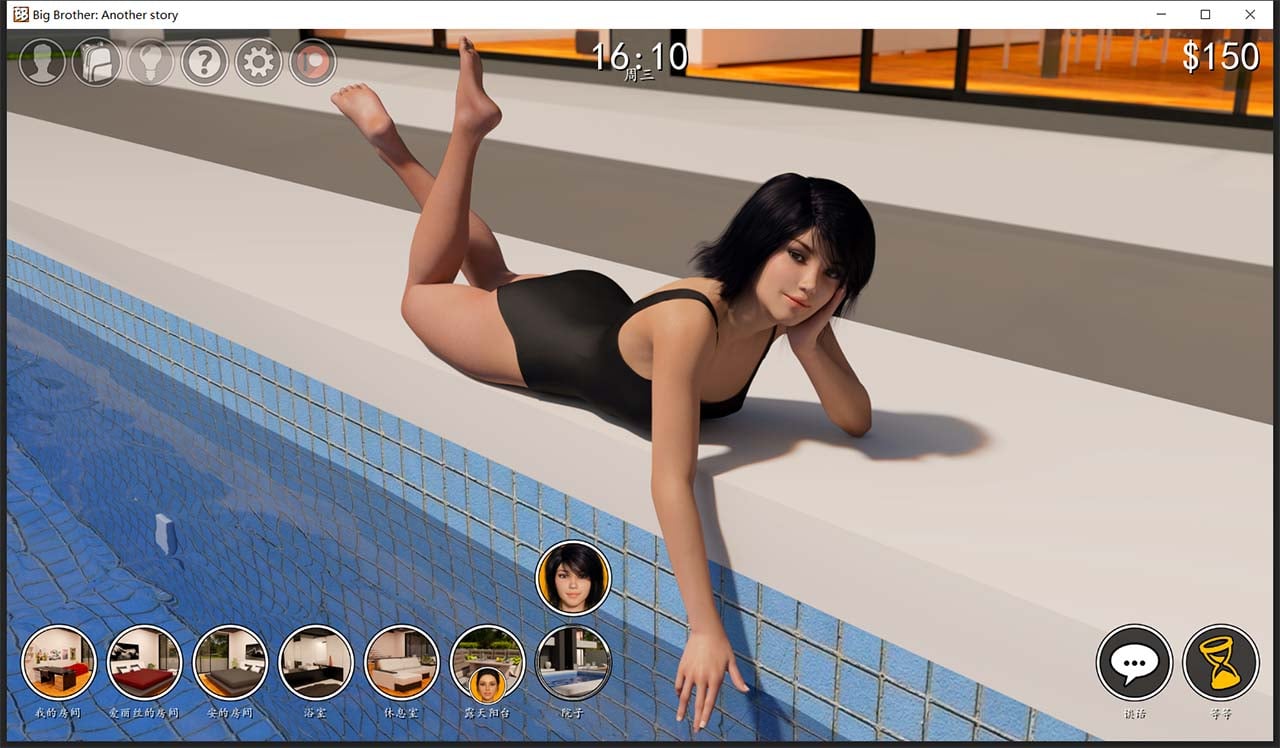Open the 我的房间 room thumbnail
Viewport: 1280px width, 748px height.
(x=58, y=660)
